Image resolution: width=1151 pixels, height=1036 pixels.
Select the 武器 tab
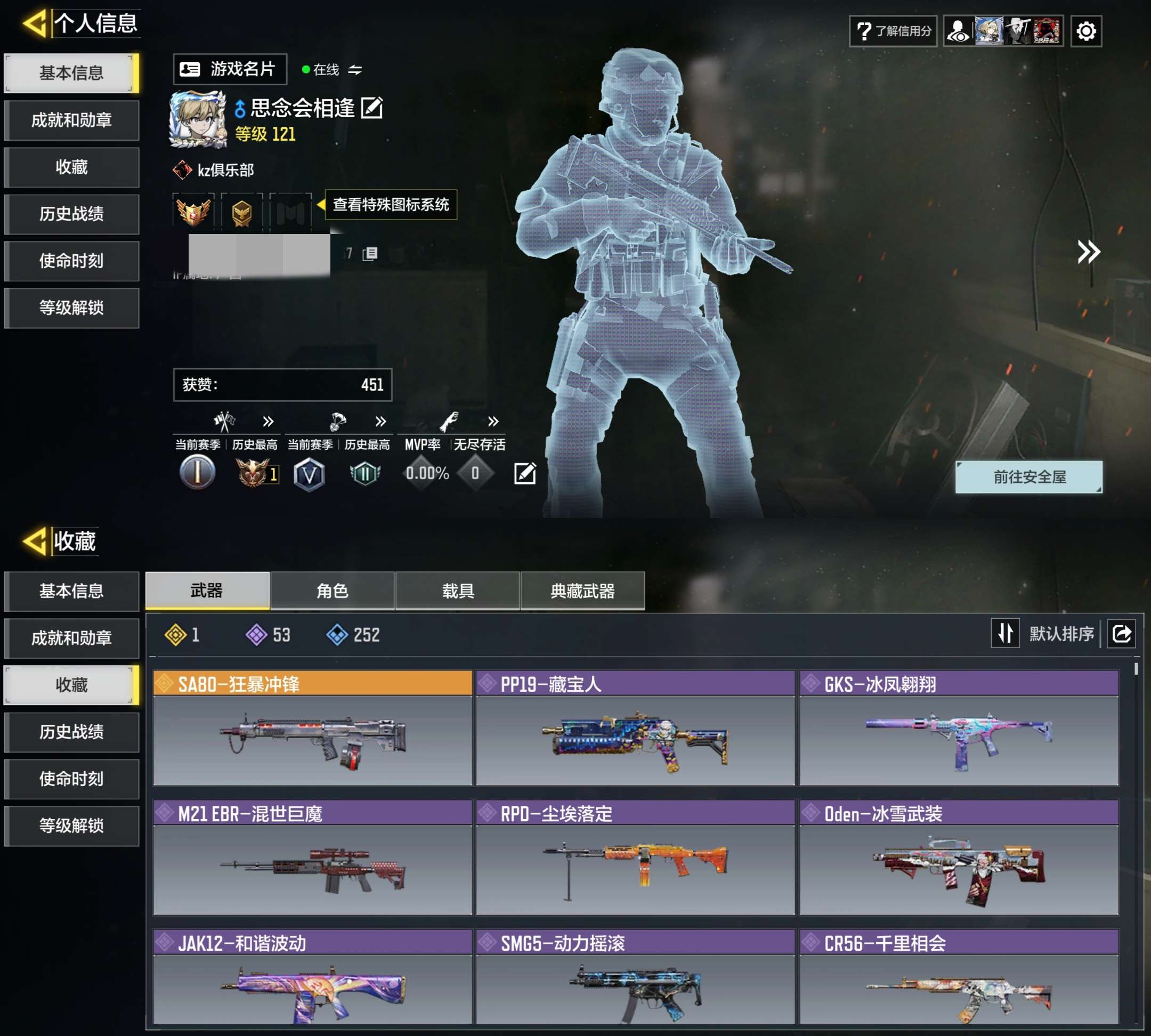pyautogui.click(x=207, y=591)
